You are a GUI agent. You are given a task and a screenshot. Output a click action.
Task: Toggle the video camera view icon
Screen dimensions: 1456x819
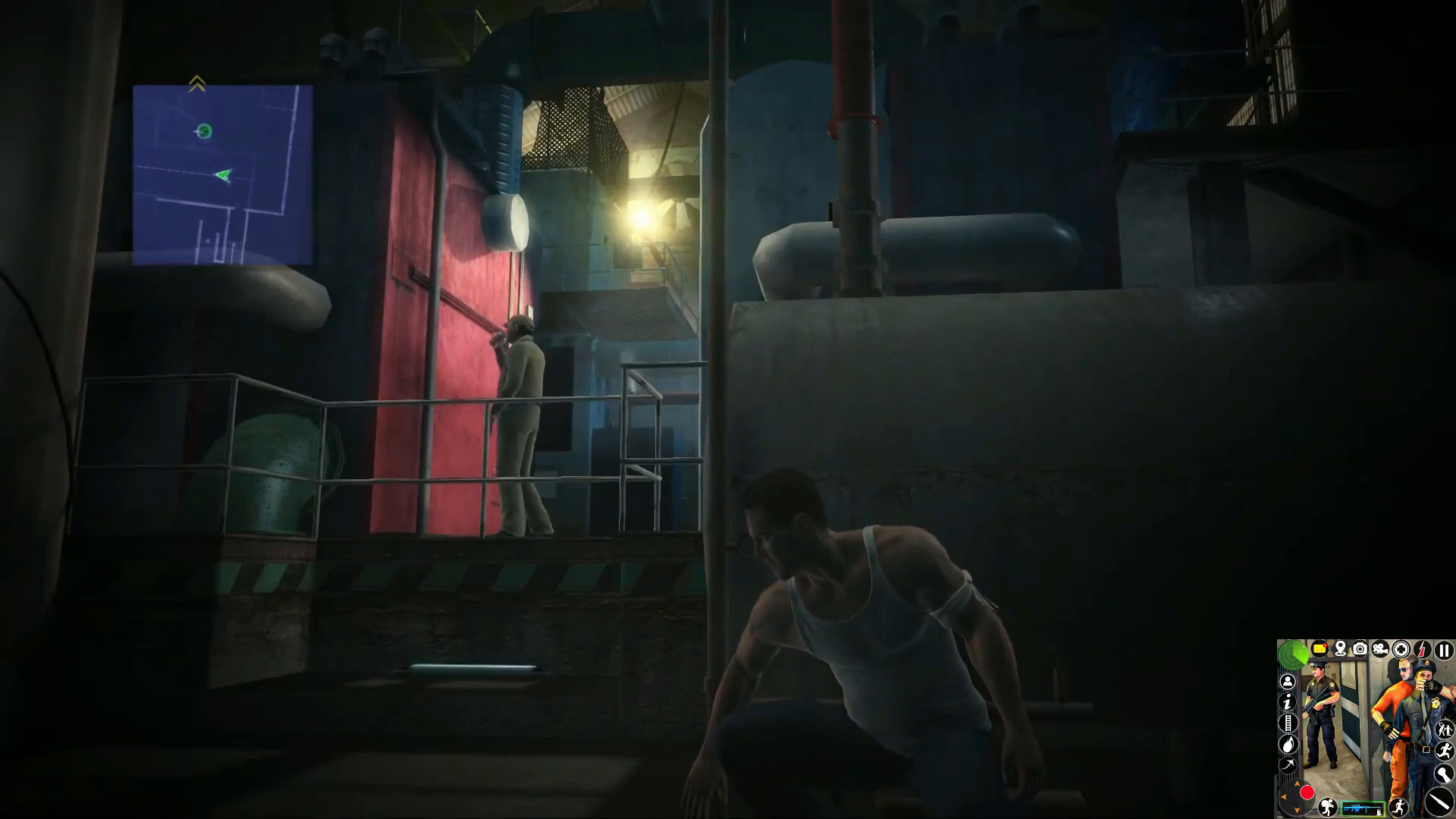click(x=1380, y=649)
